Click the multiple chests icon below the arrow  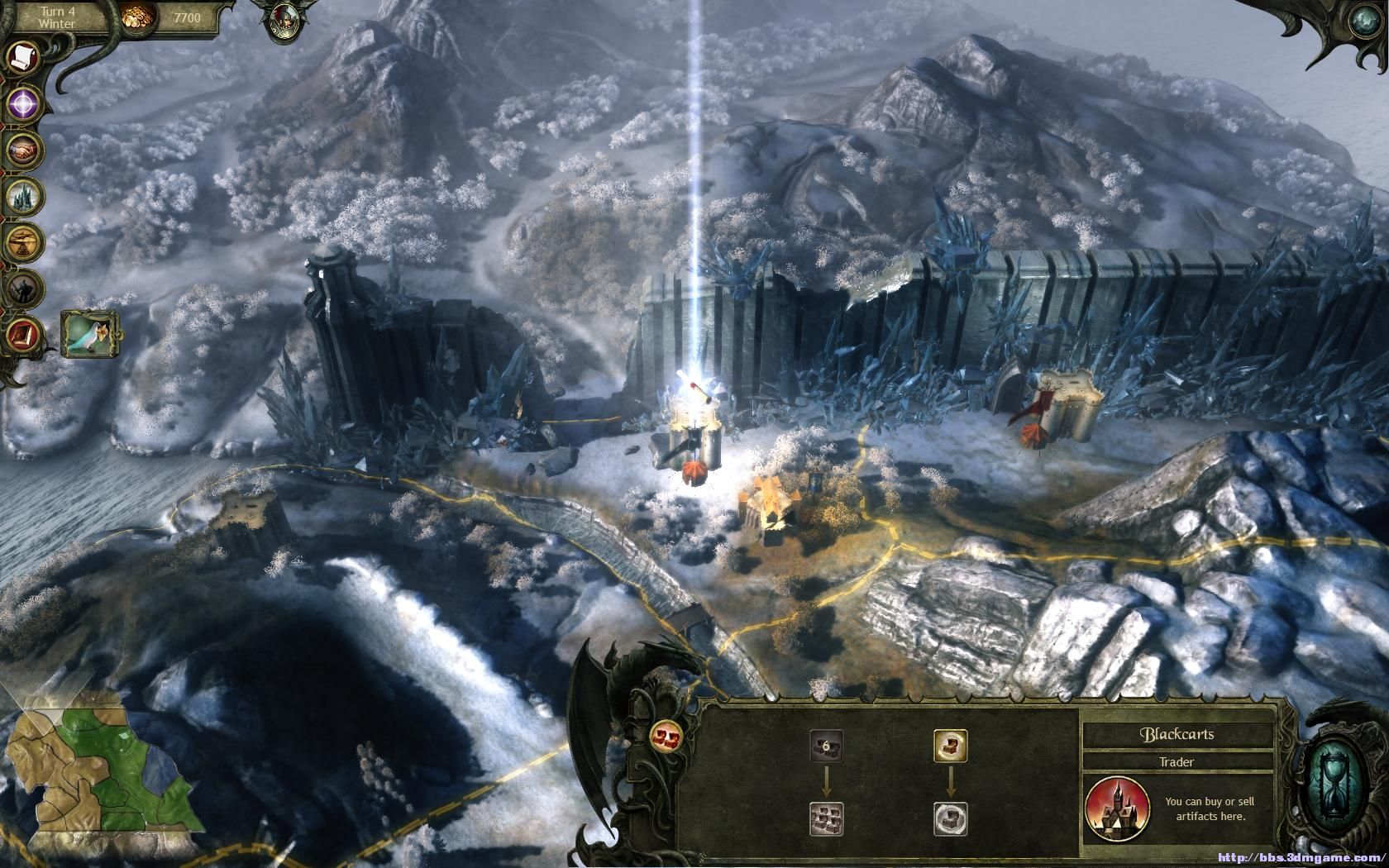pos(826,818)
